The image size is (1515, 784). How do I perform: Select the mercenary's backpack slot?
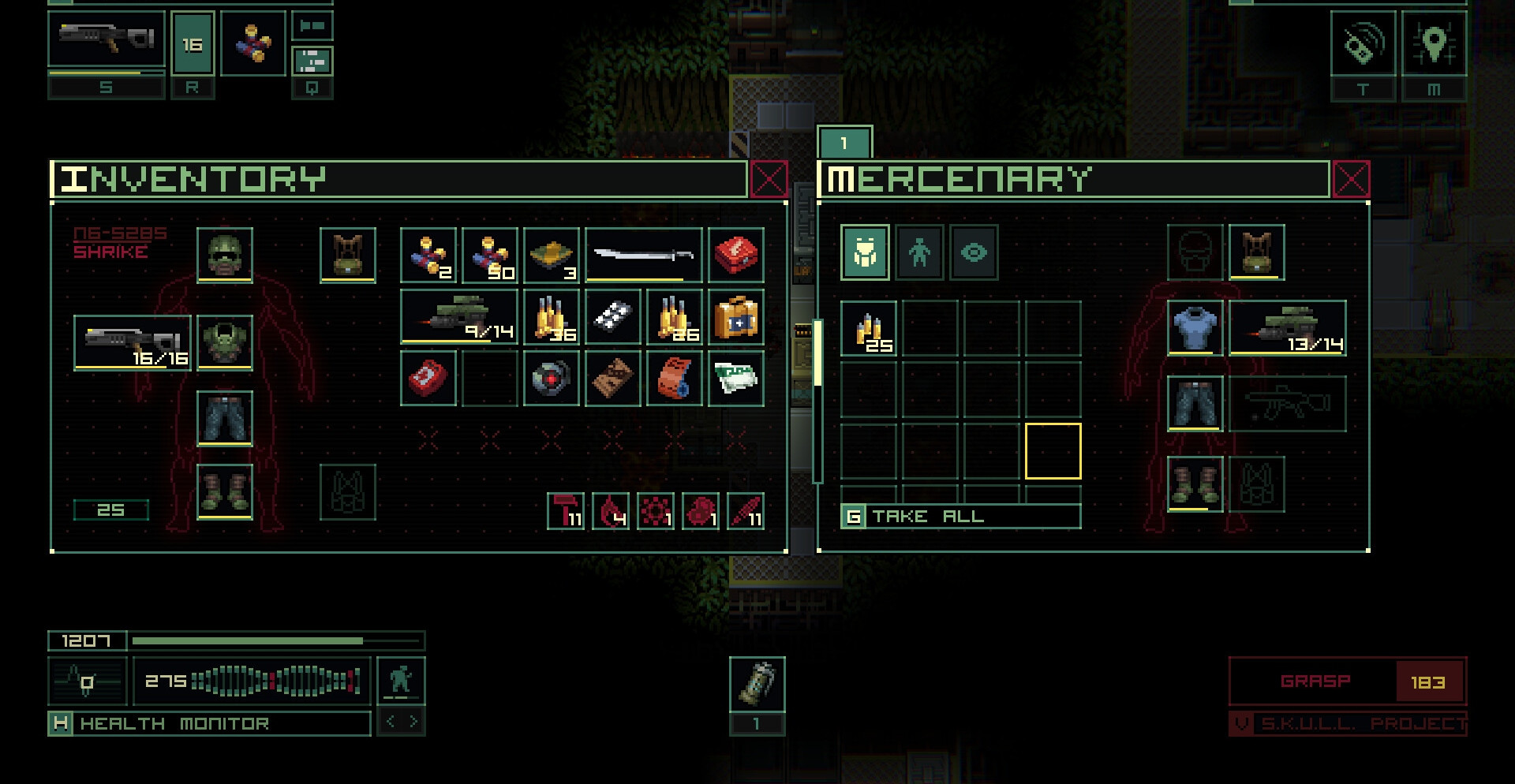click(x=1256, y=252)
